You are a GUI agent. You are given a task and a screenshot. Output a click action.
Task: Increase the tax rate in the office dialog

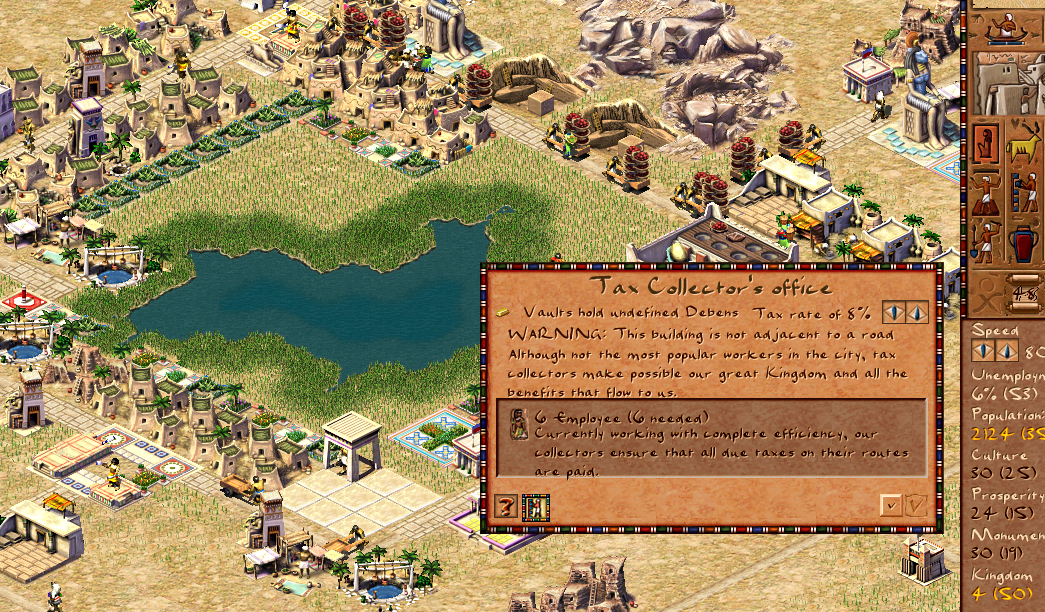[x=917, y=313]
